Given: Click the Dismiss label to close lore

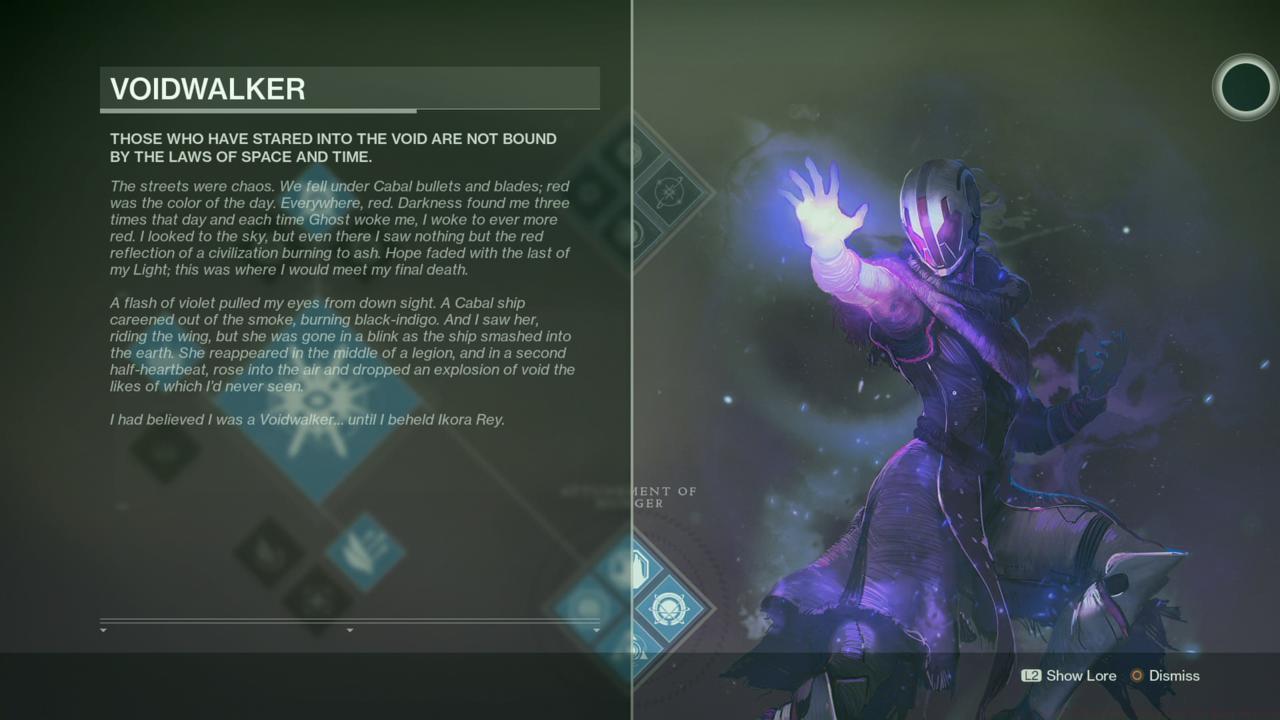Looking at the screenshot, I should [1174, 676].
